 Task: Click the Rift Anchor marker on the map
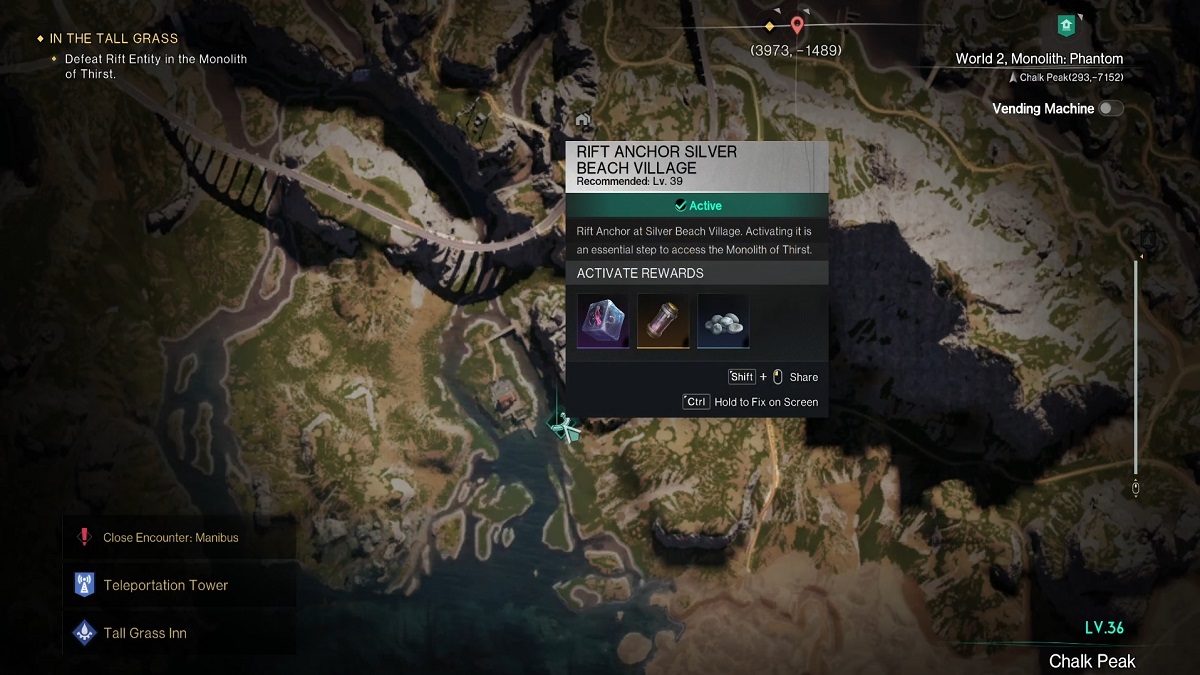coord(564,427)
